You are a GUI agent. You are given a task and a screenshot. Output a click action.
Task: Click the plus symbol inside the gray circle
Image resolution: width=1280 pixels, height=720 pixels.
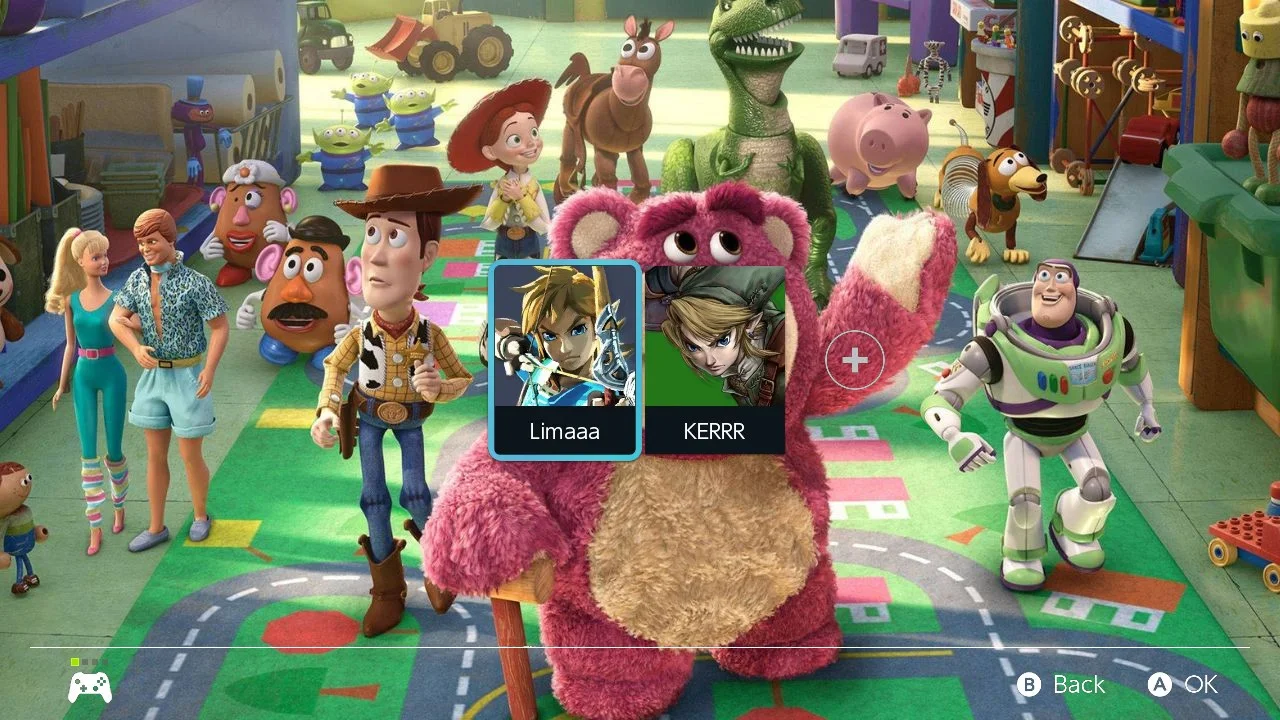click(855, 358)
